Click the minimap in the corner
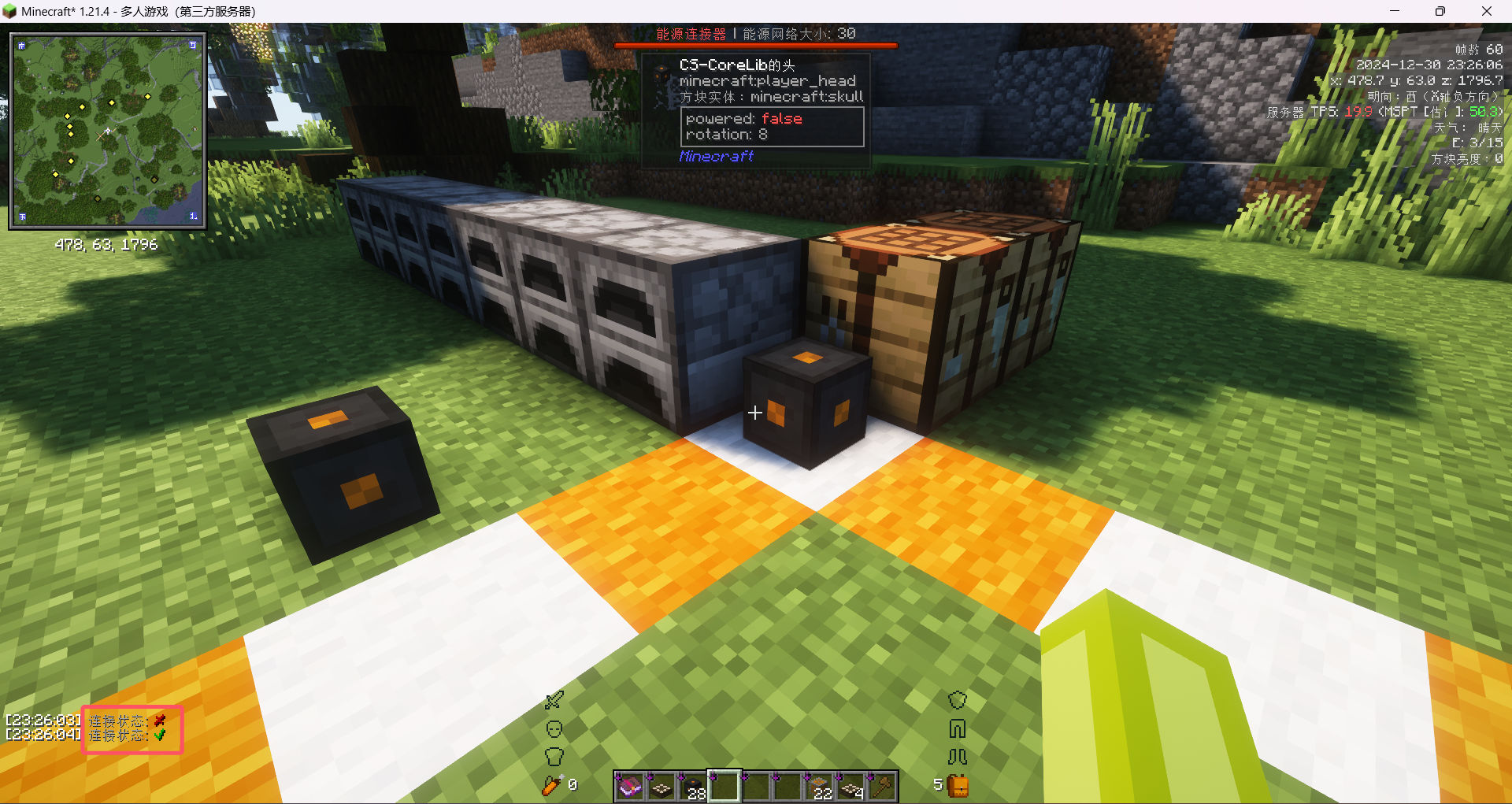This screenshot has height=804, width=1512. 108,131
